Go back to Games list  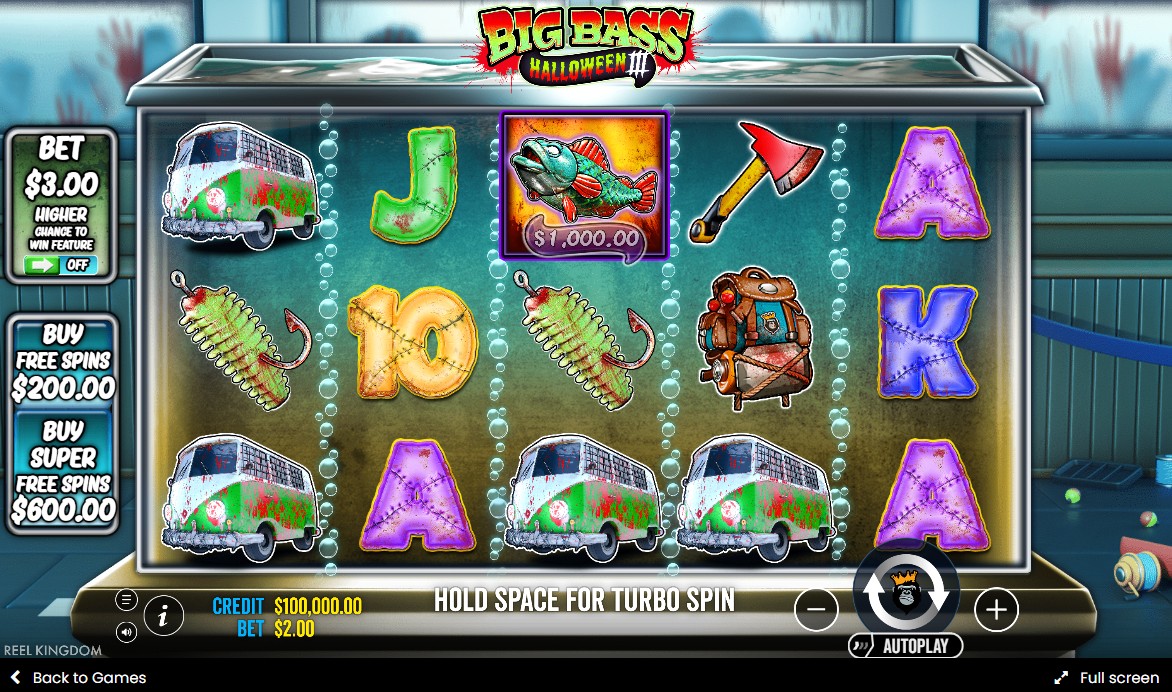click(78, 677)
